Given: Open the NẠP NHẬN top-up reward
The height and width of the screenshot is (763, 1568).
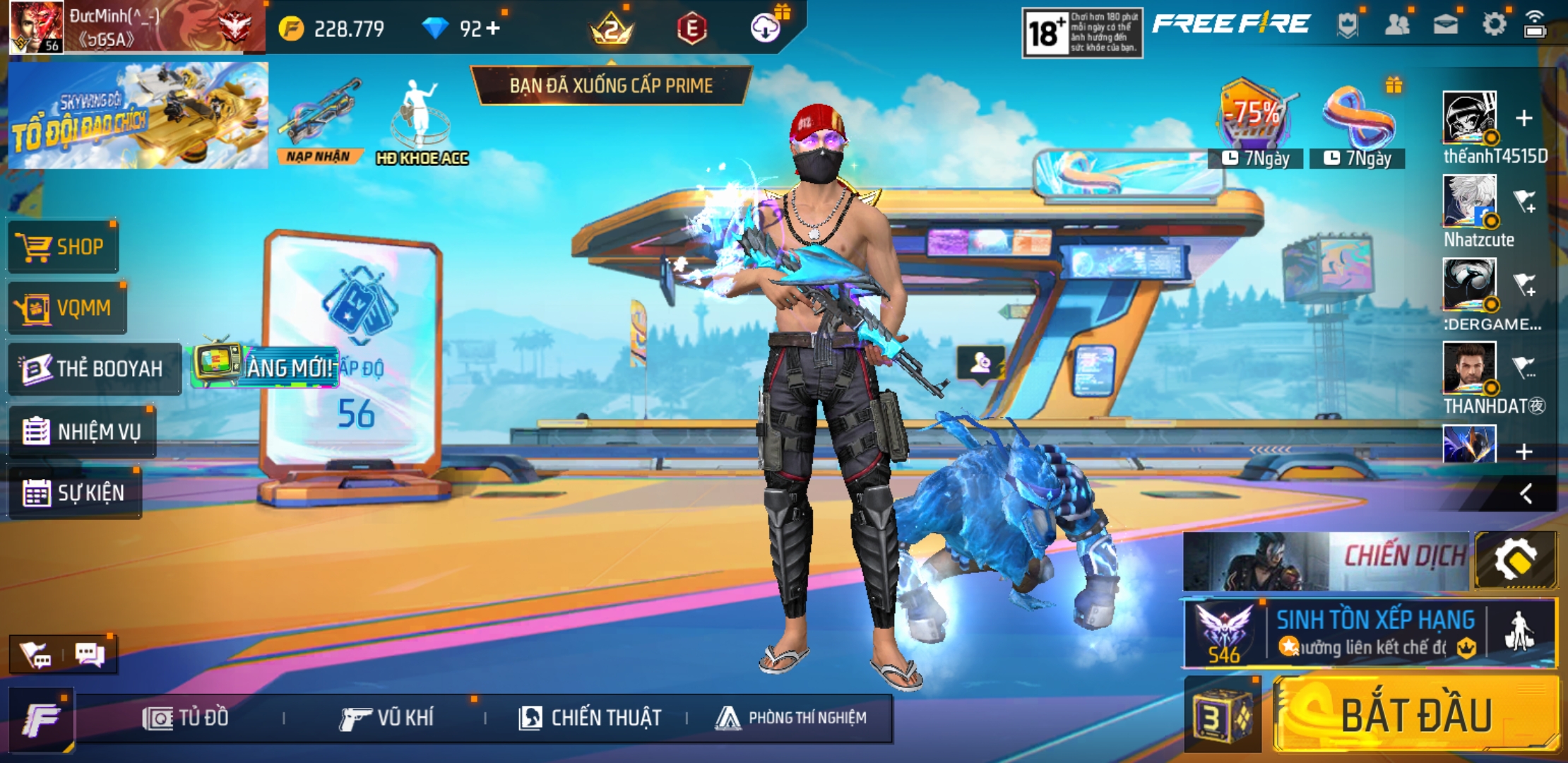Looking at the screenshot, I should coord(319,122).
